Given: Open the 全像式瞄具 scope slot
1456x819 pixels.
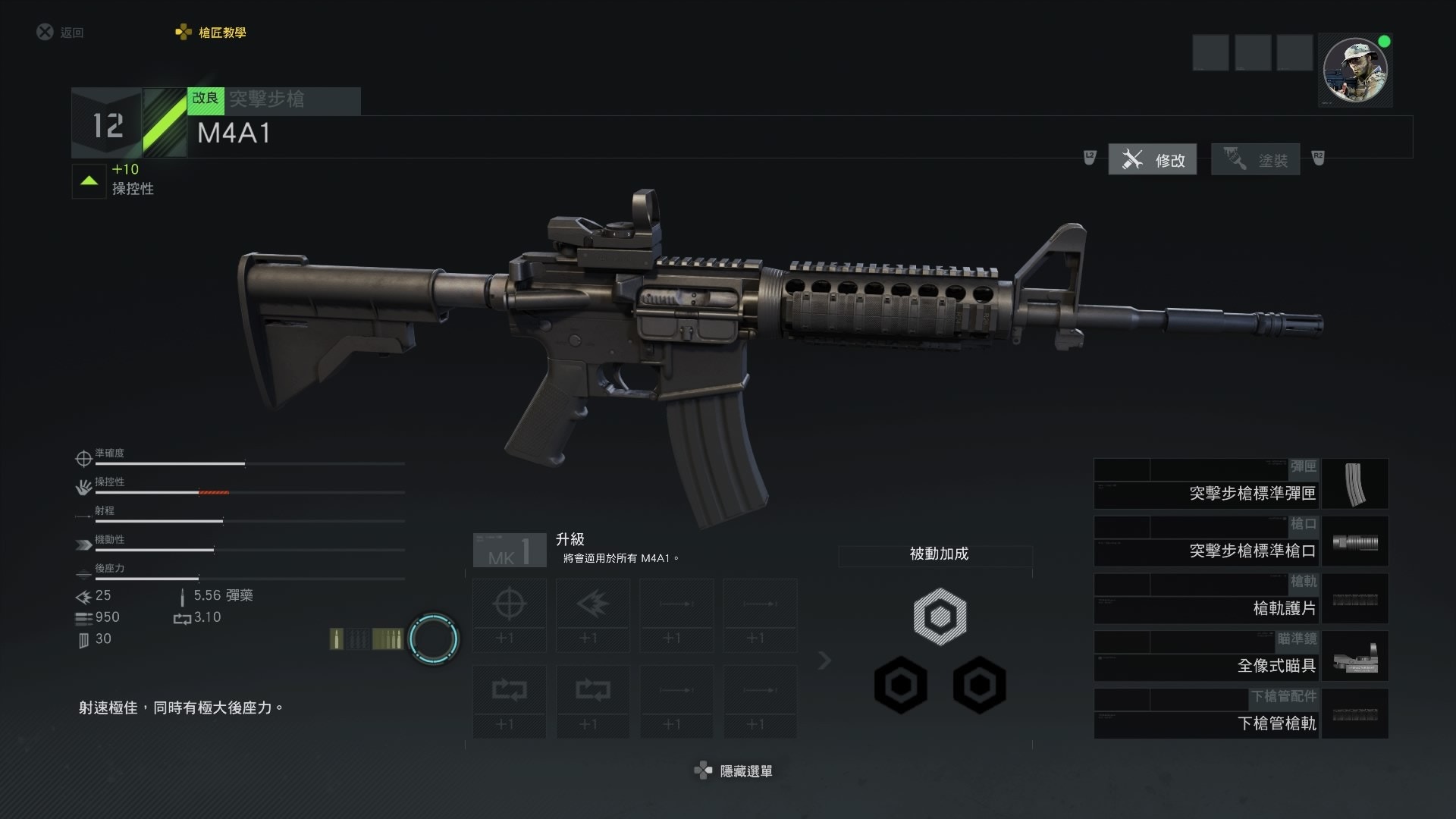Looking at the screenshot, I should [x=1241, y=657].
